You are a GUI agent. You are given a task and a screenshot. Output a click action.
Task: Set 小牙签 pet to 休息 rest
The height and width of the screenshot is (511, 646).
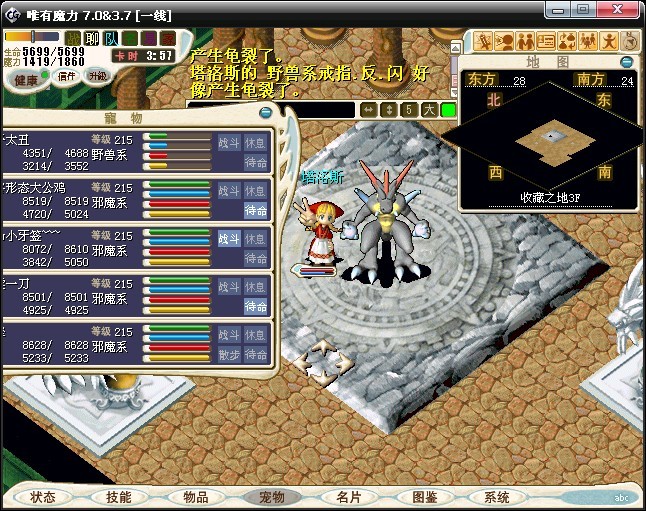click(x=256, y=239)
